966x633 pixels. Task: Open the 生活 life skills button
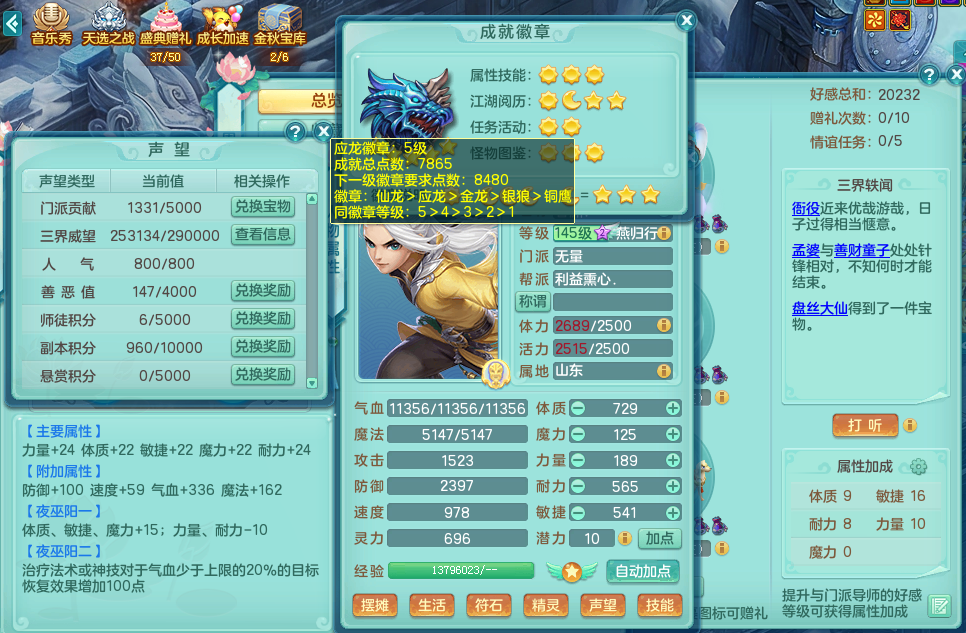pyautogui.click(x=432, y=605)
